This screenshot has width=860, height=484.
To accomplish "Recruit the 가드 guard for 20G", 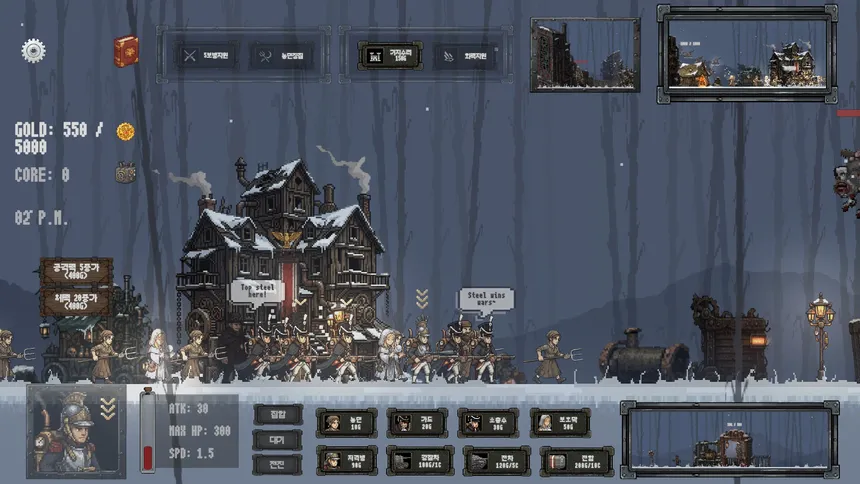I will click(x=417, y=423).
